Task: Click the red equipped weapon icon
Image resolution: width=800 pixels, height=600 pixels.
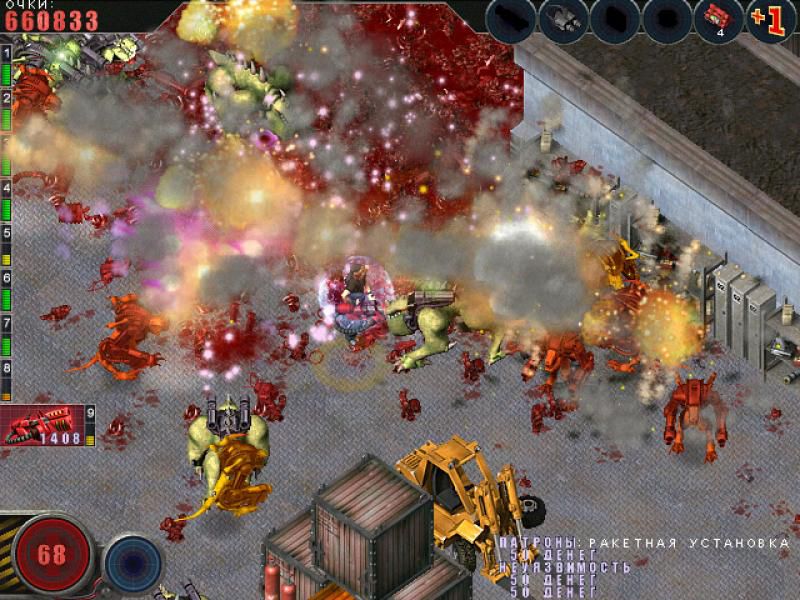Action: pyautogui.click(x=40, y=424)
